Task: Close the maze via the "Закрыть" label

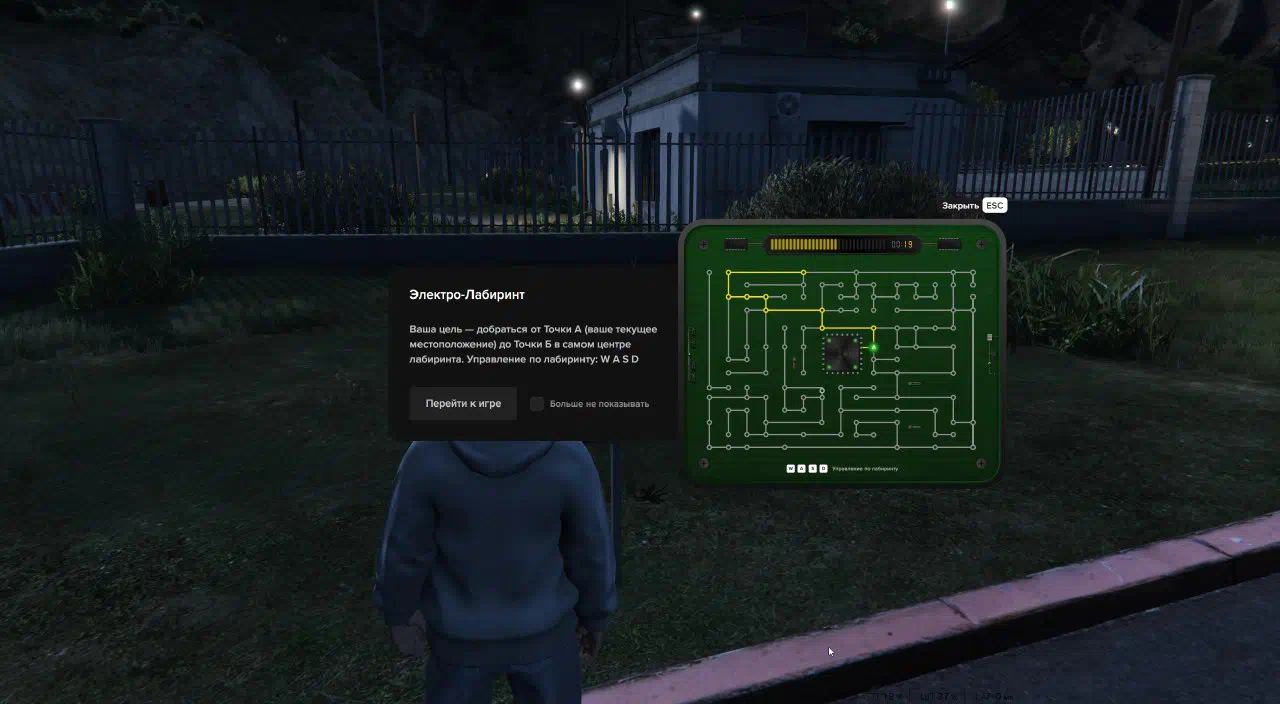Action: (x=960, y=205)
